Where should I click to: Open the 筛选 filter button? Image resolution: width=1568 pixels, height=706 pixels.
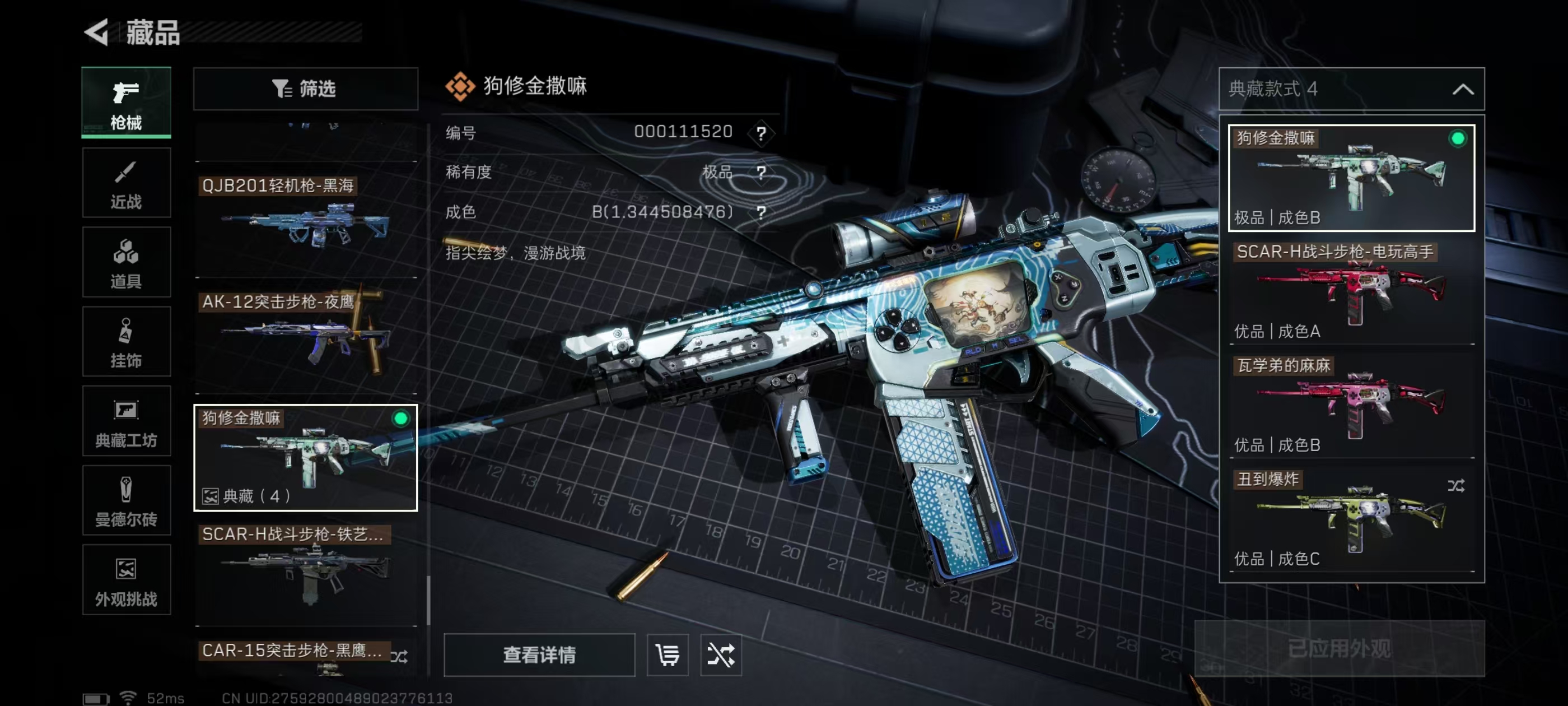click(x=305, y=89)
